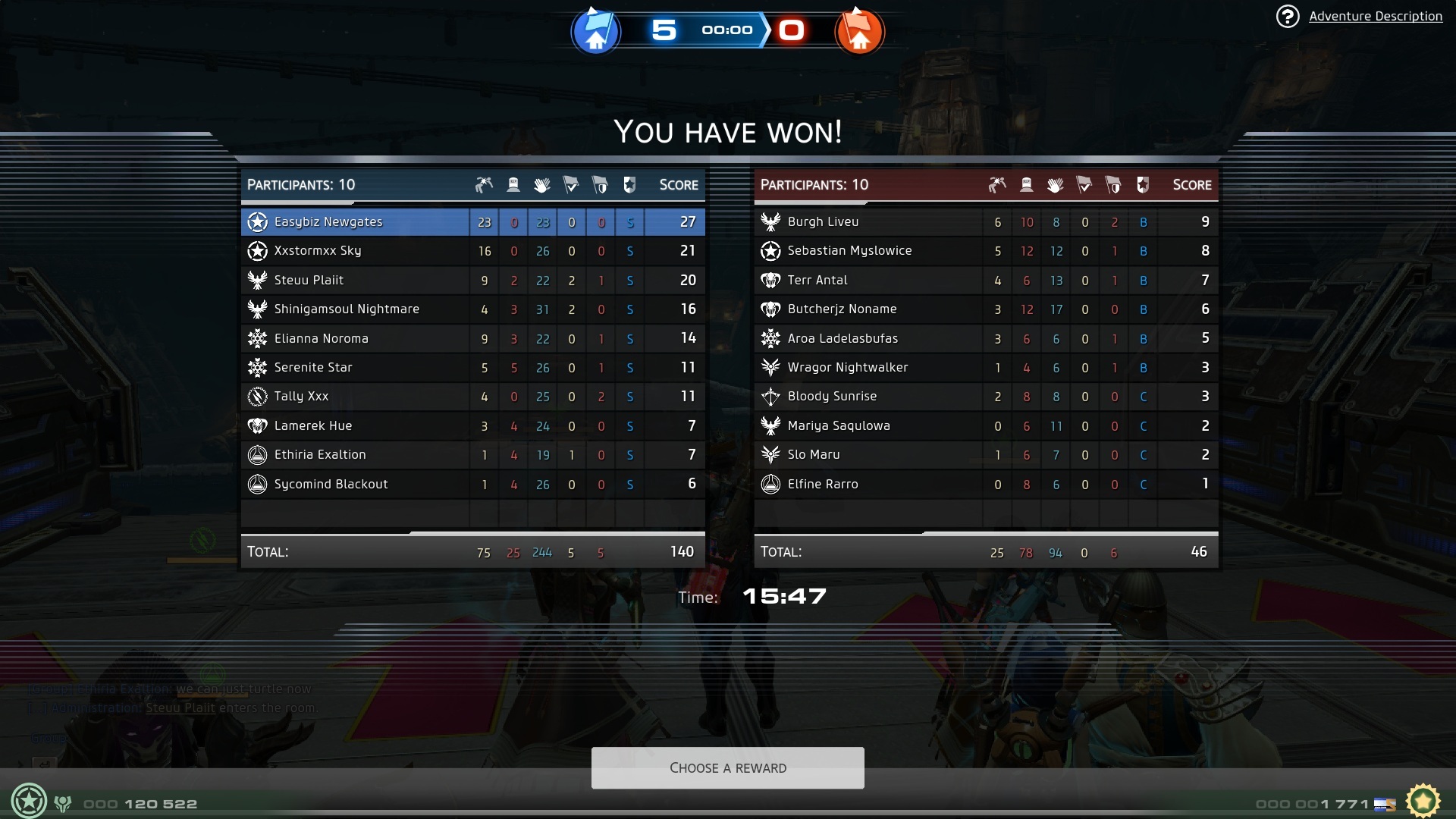The image size is (1456, 819).
Task: Open the Adventure Description link
Action: pyautogui.click(x=1375, y=16)
